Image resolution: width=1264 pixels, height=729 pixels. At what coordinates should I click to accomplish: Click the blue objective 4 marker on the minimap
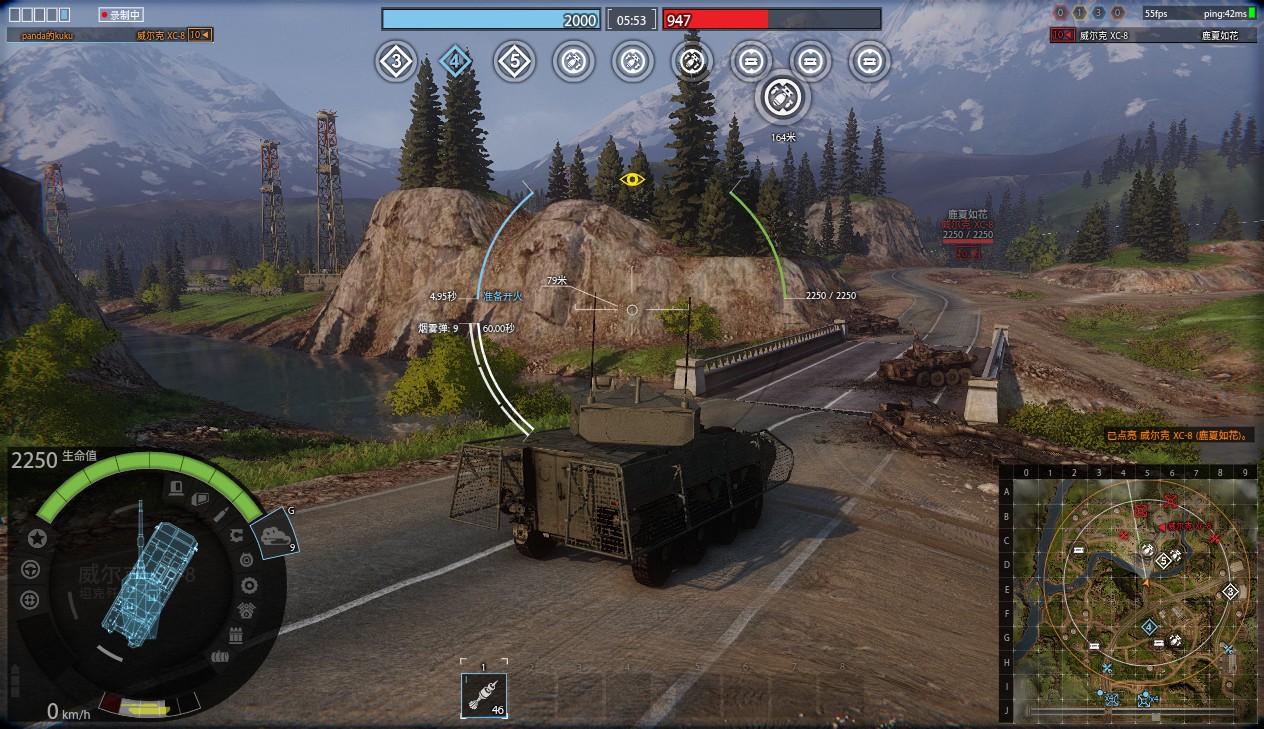coord(1149,627)
